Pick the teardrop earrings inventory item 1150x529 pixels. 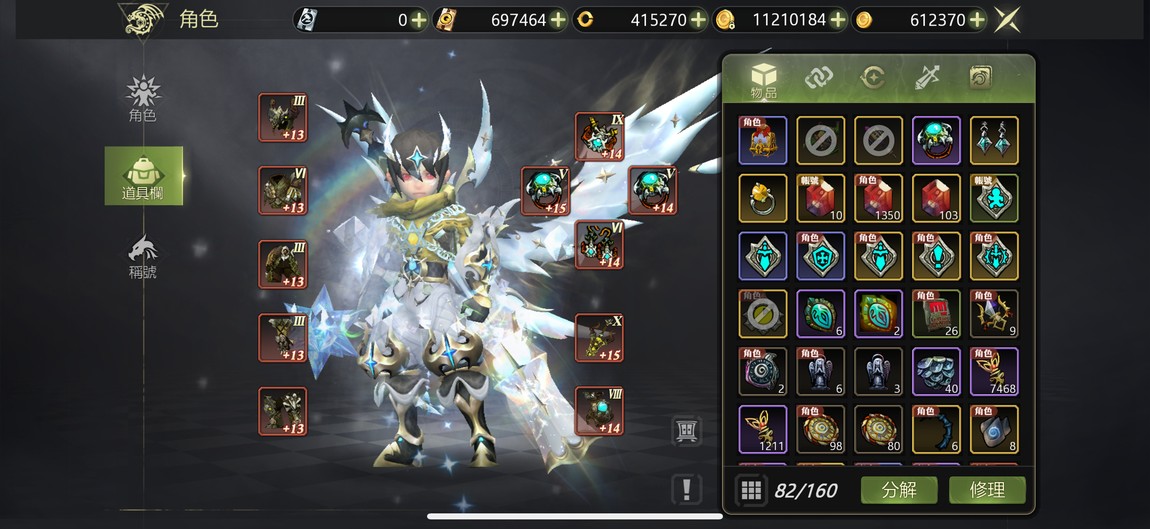click(x=994, y=140)
